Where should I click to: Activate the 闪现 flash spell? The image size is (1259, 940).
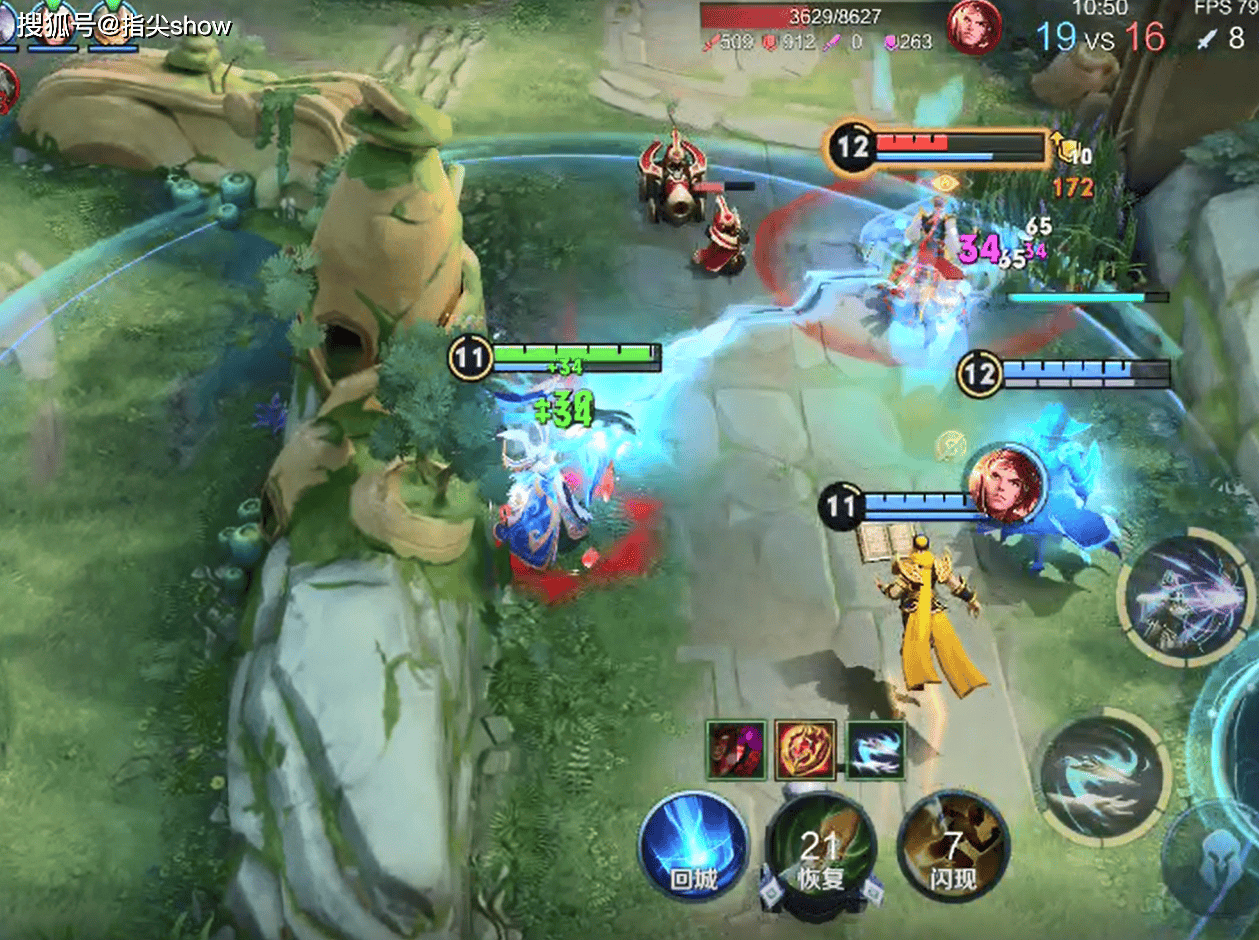tap(952, 850)
